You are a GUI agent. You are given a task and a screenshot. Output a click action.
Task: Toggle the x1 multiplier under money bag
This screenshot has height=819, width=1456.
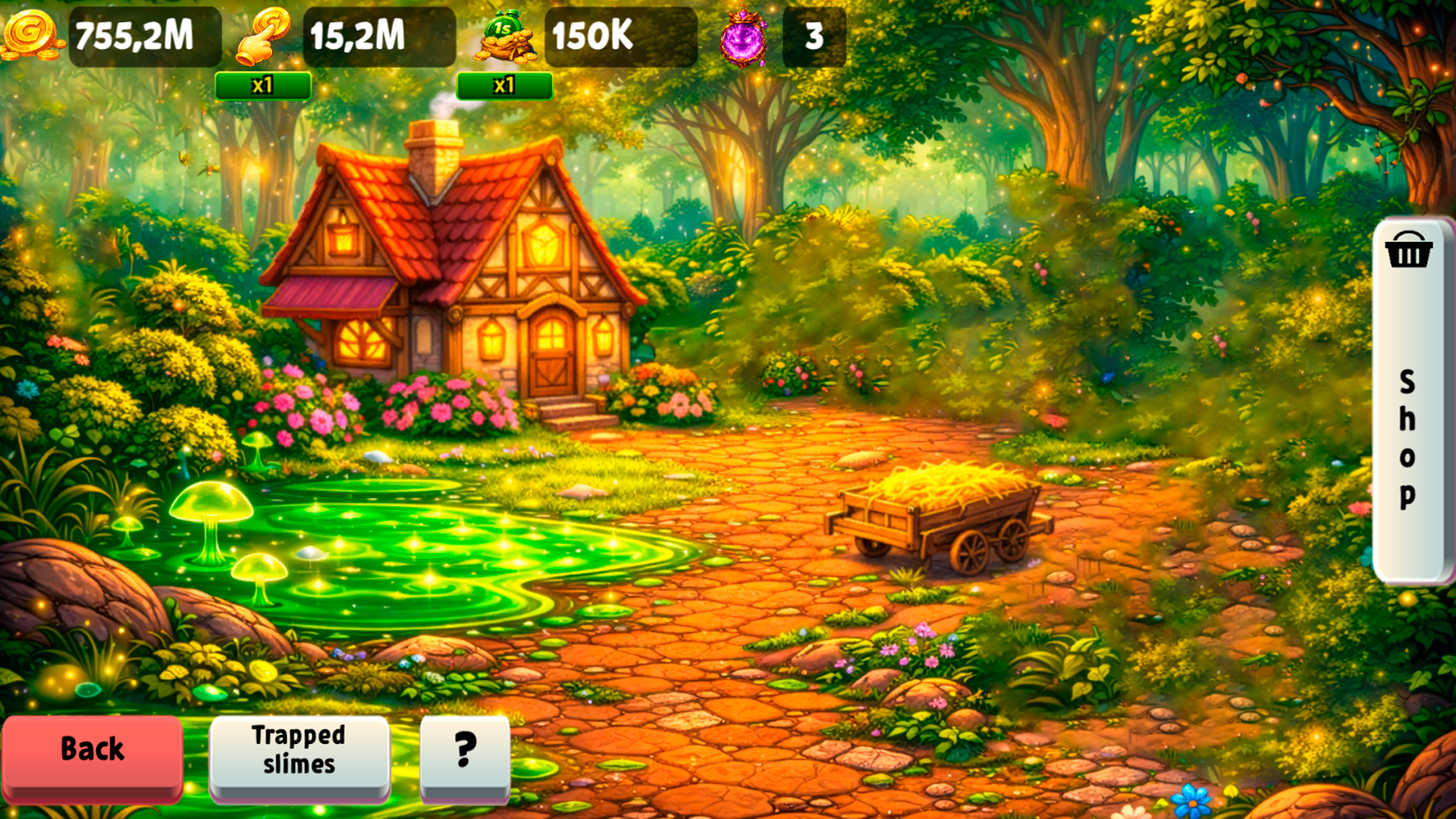pyautogui.click(x=504, y=86)
